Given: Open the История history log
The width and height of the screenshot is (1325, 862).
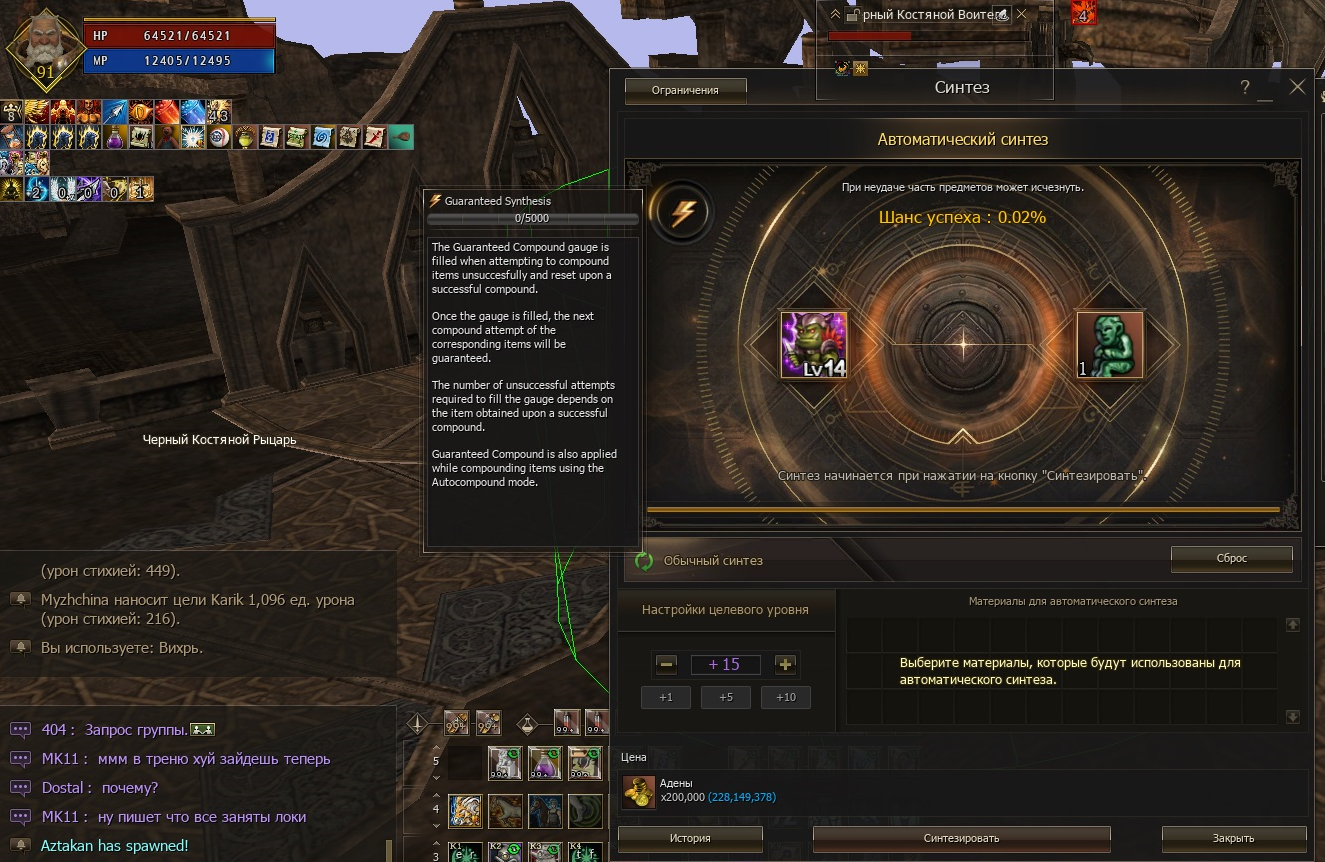Looking at the screenshot, I should (689, 838).
